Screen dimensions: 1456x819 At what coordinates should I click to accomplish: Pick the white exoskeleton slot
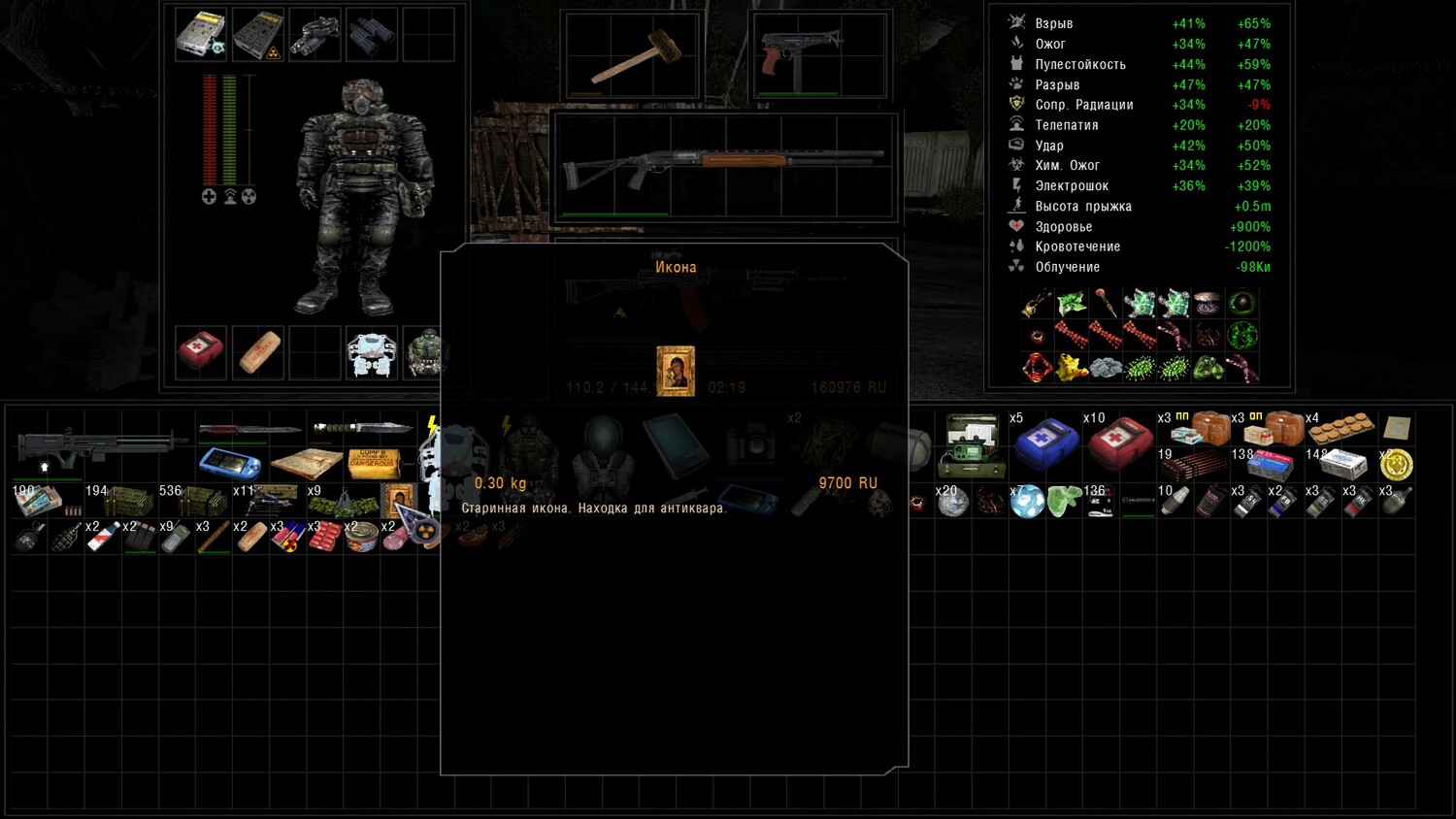372,352
